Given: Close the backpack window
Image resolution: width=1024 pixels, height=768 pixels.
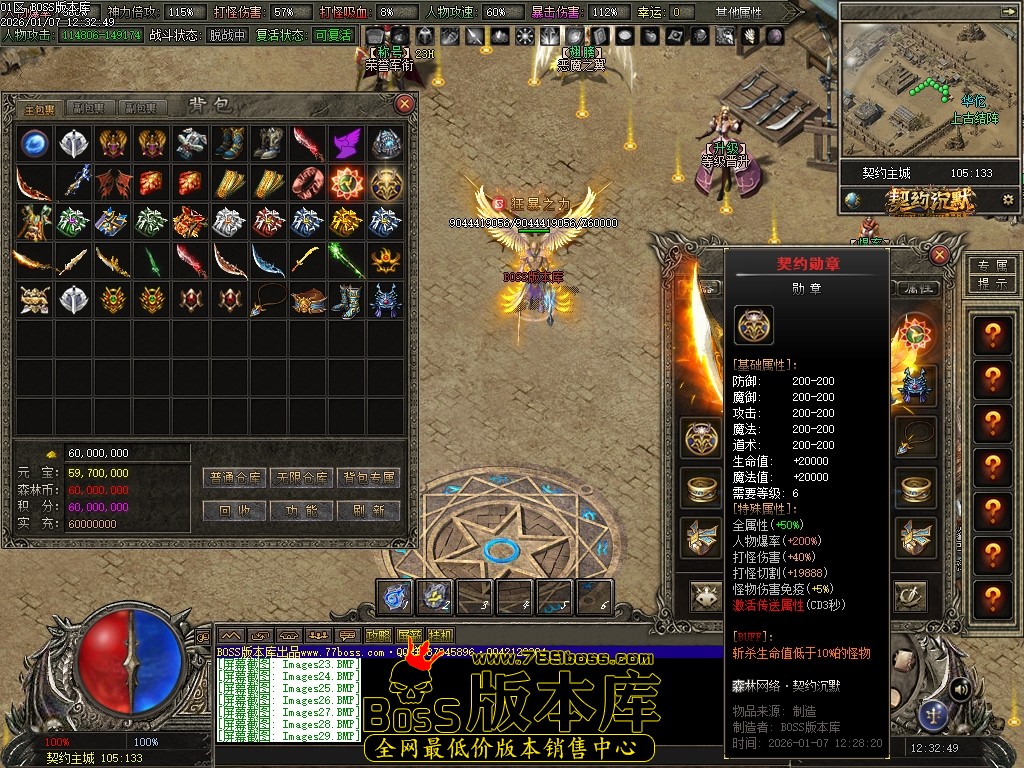Looking at the screenshot, I should (405, 103).
